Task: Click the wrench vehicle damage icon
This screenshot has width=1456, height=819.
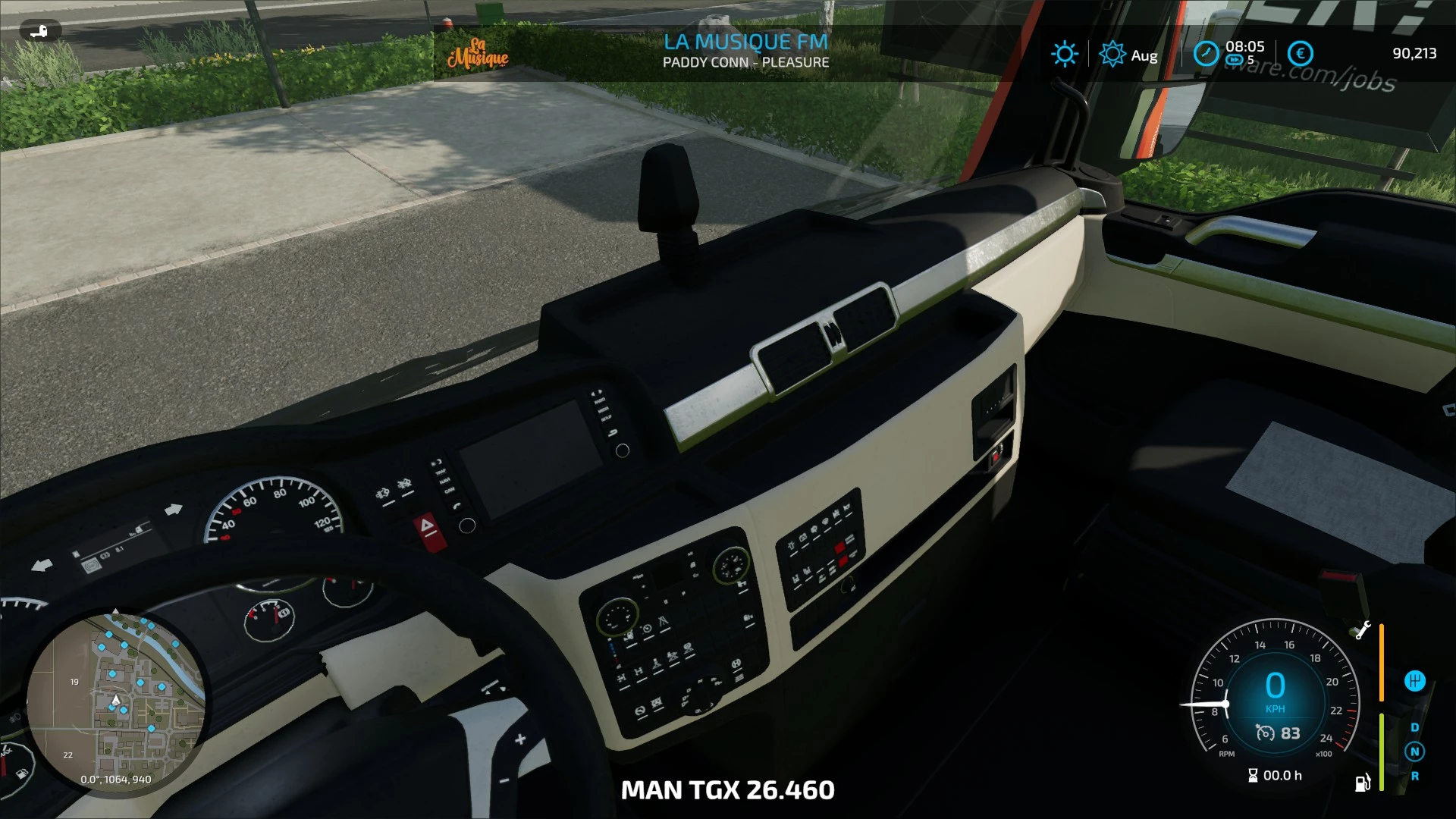Action: 1362,631
